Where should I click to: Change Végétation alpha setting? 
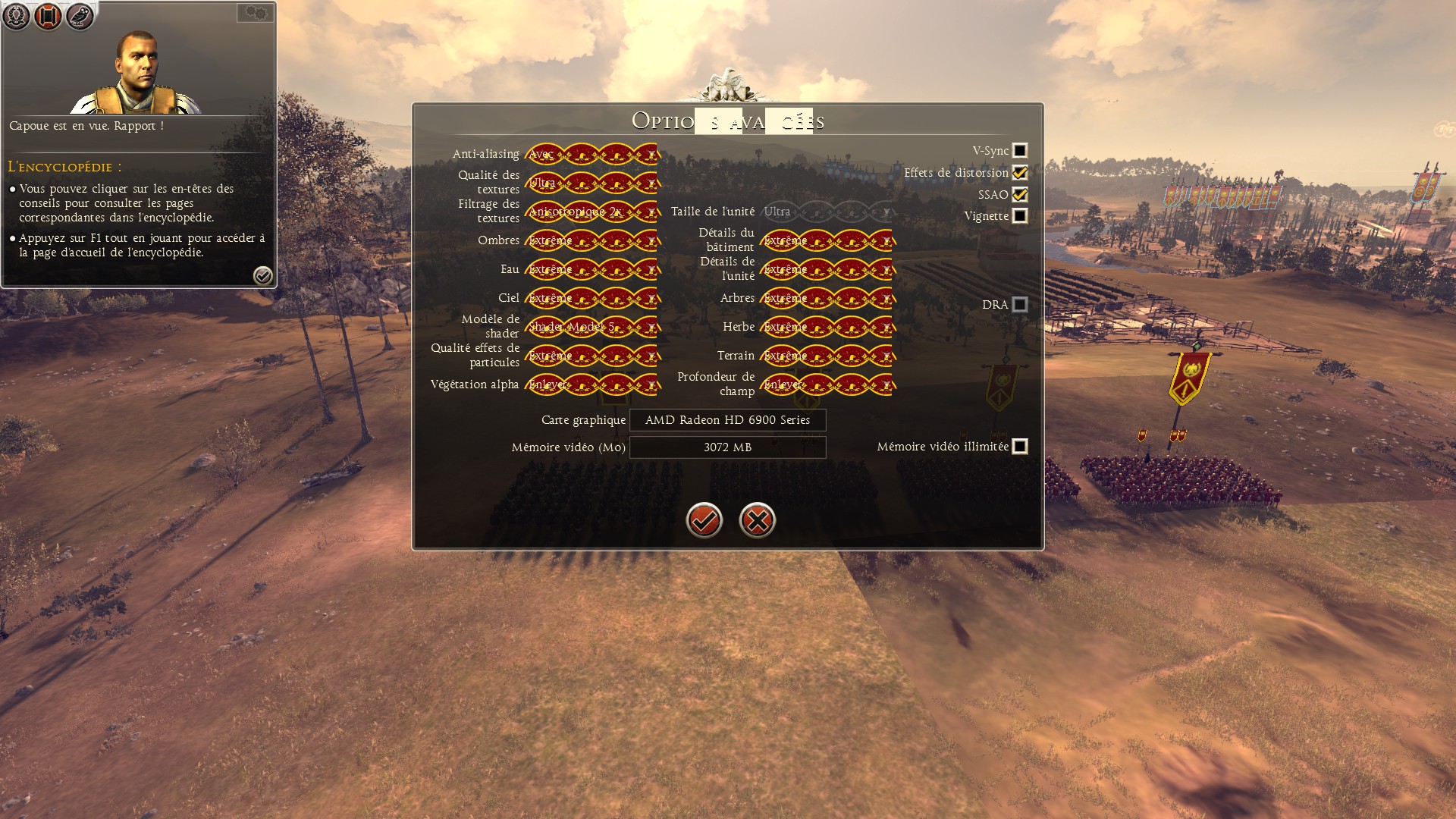click(x=591, y=384)
